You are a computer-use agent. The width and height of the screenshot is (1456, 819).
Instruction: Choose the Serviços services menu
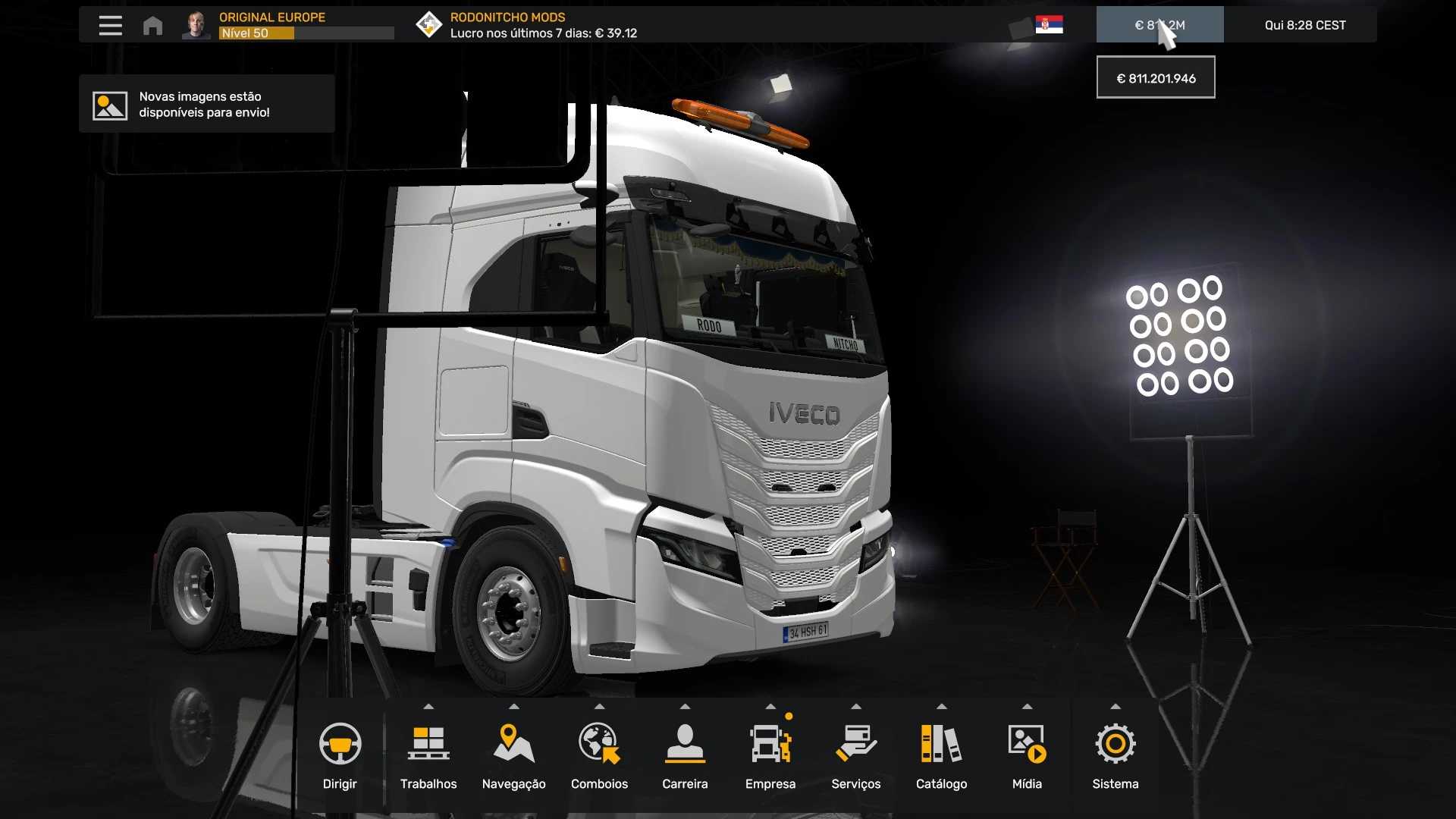[855, 755]
